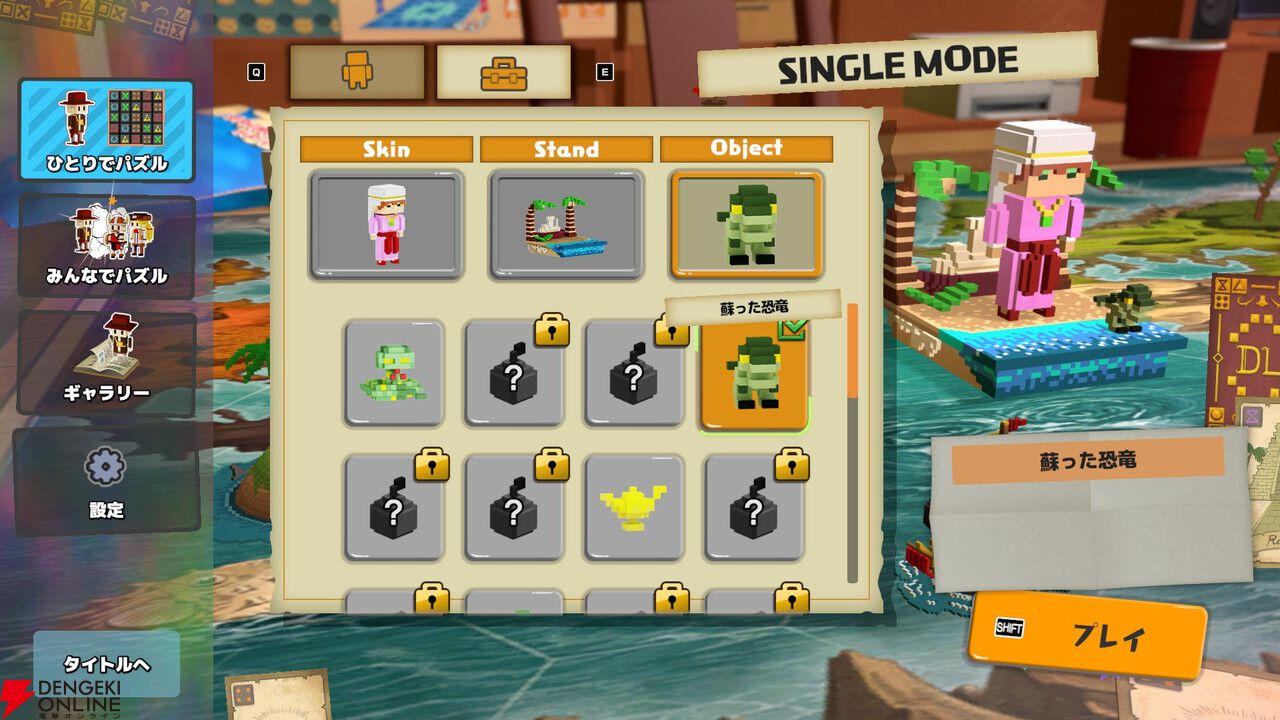Select the yellow magic lamp object tile
The image size is (1280, 720).
[634, 507]
